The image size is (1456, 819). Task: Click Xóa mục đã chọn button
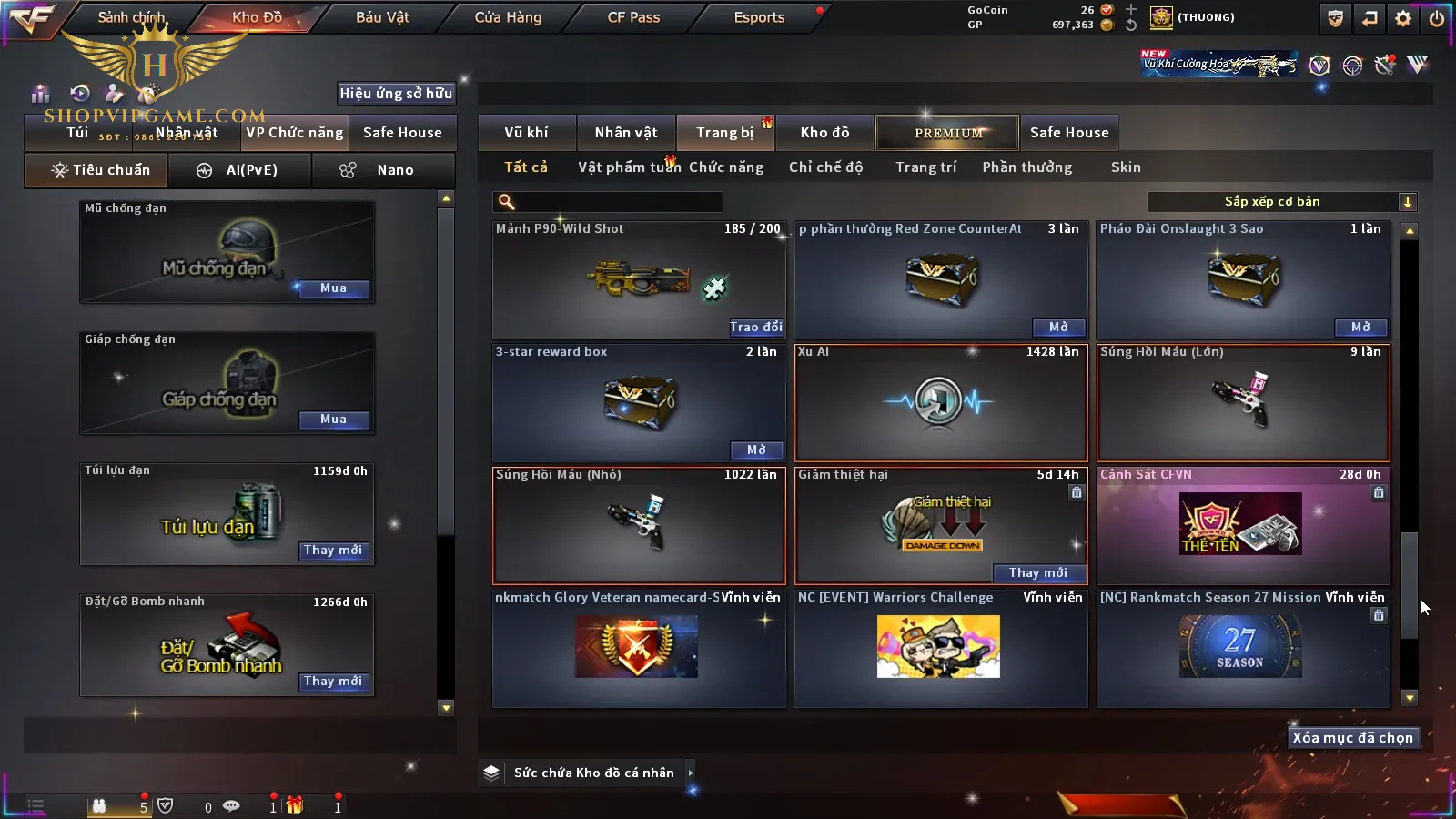[1352, 738]
